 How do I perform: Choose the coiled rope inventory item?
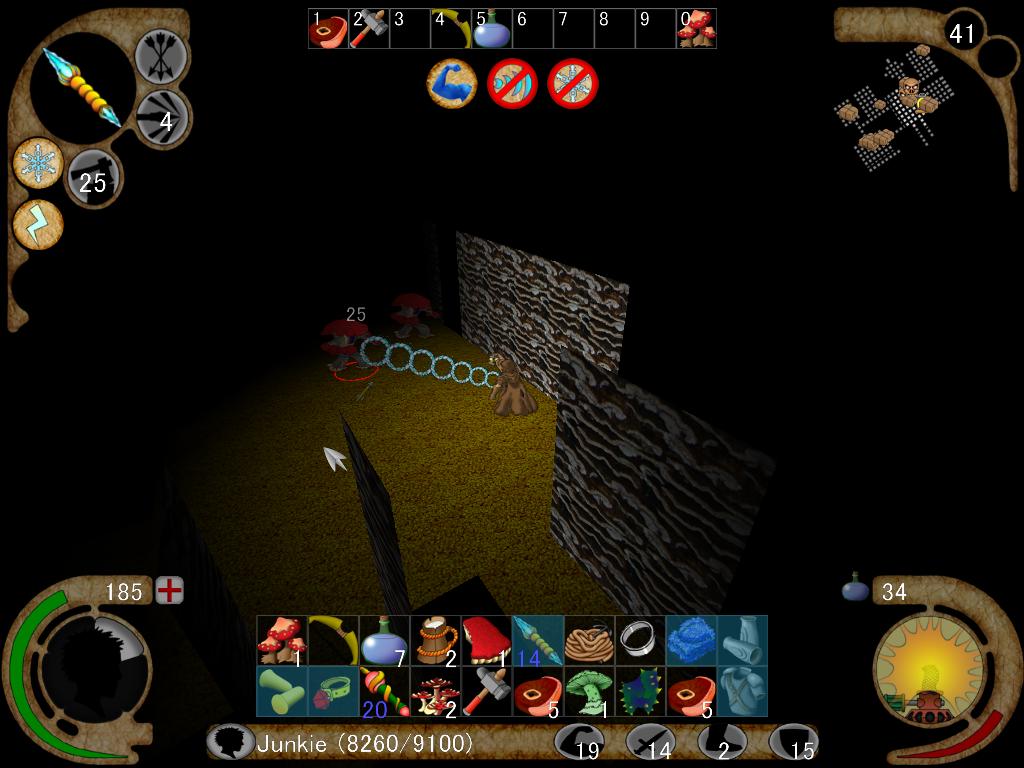point(589,640)
